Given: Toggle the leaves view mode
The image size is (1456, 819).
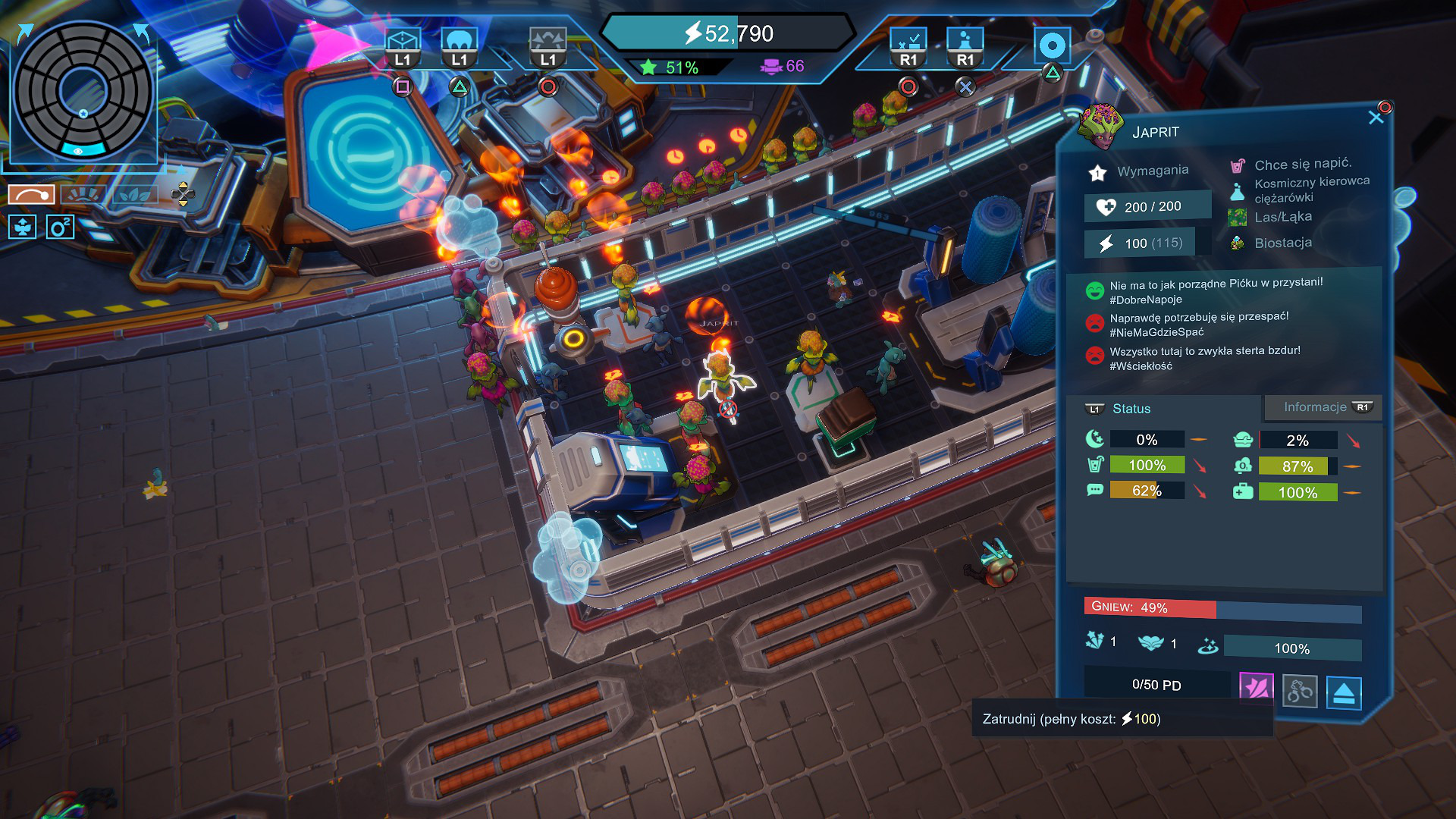Looking at the screenshot, I should pyautogui.click(x=135, y=195).
